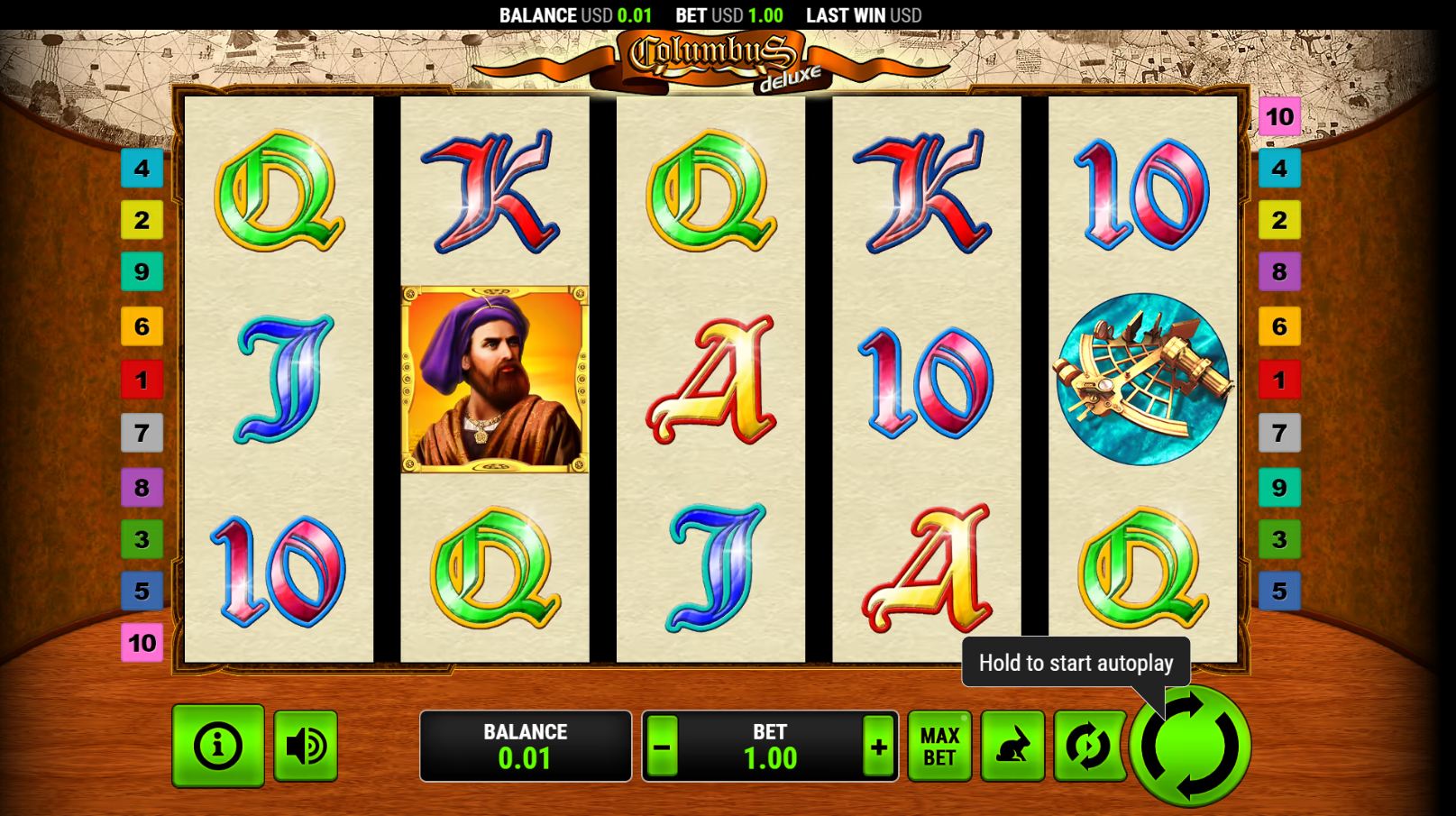Activate the small autoplay arrows button
The height and width of the screenshot is (816, 1456).
(1088, 747)
